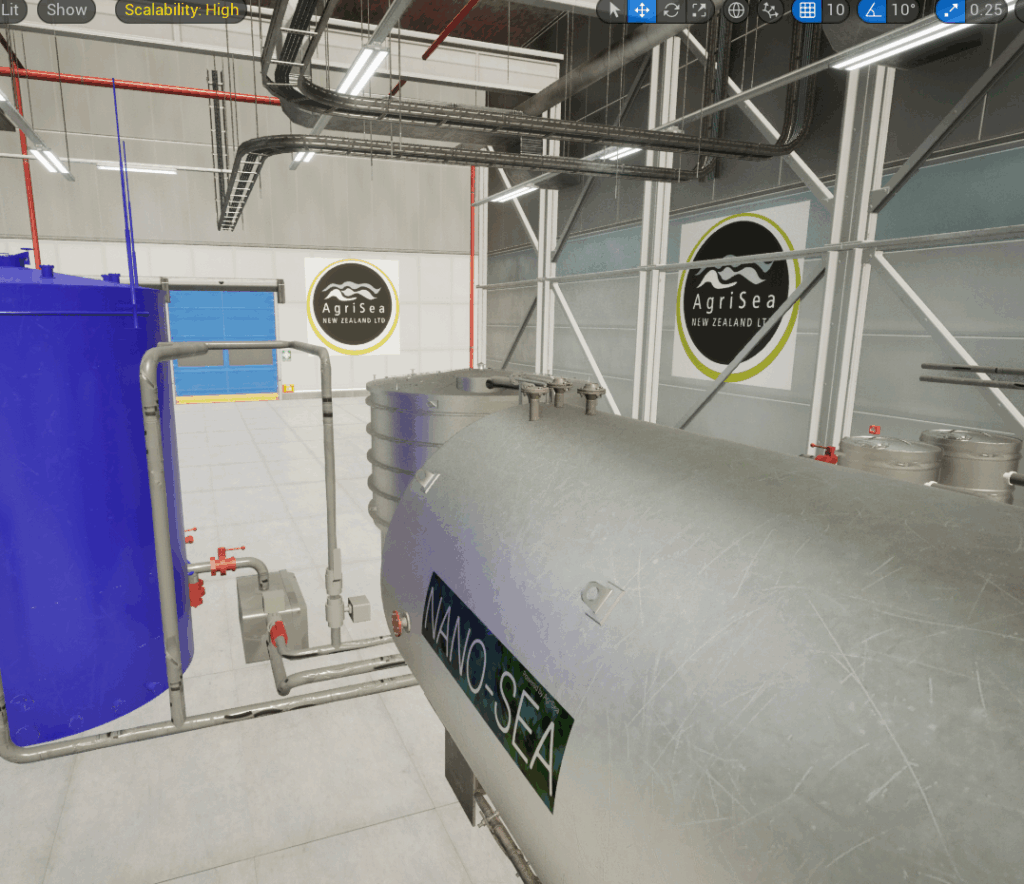
Task: Choose the translate move gizmo tool
Action: (642, 10)
